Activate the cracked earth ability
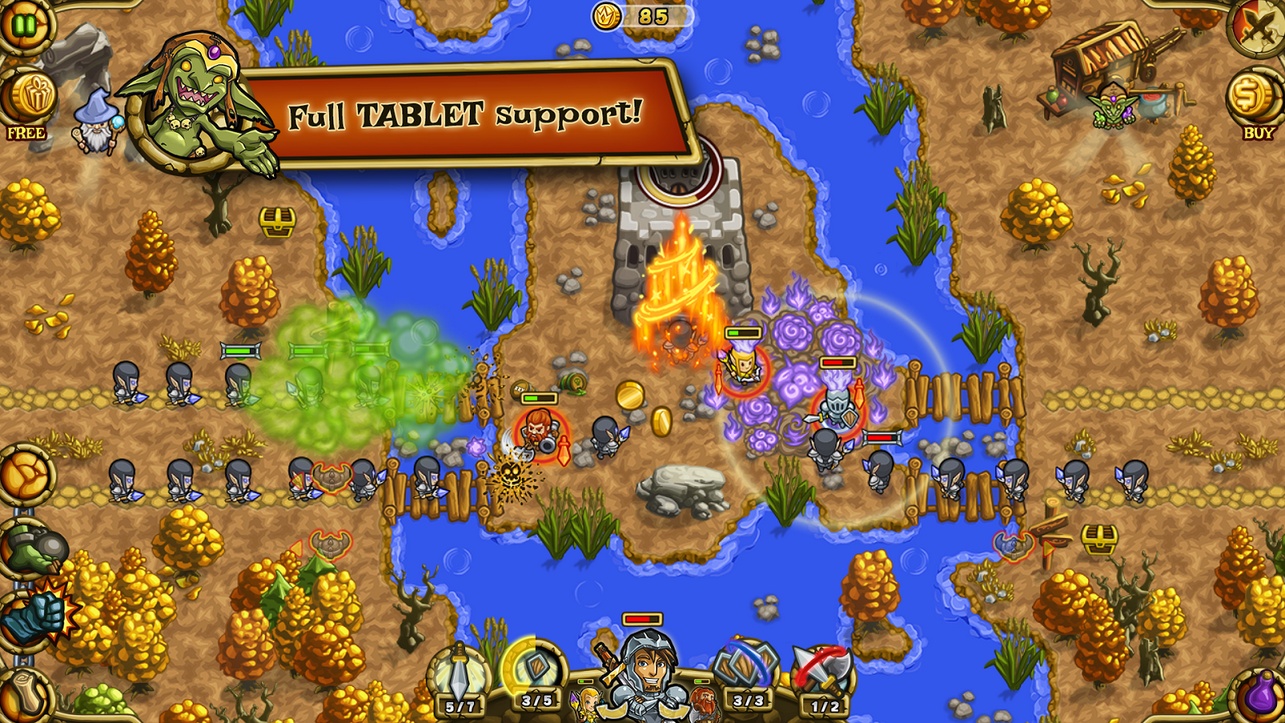 [x=24, y=475]
